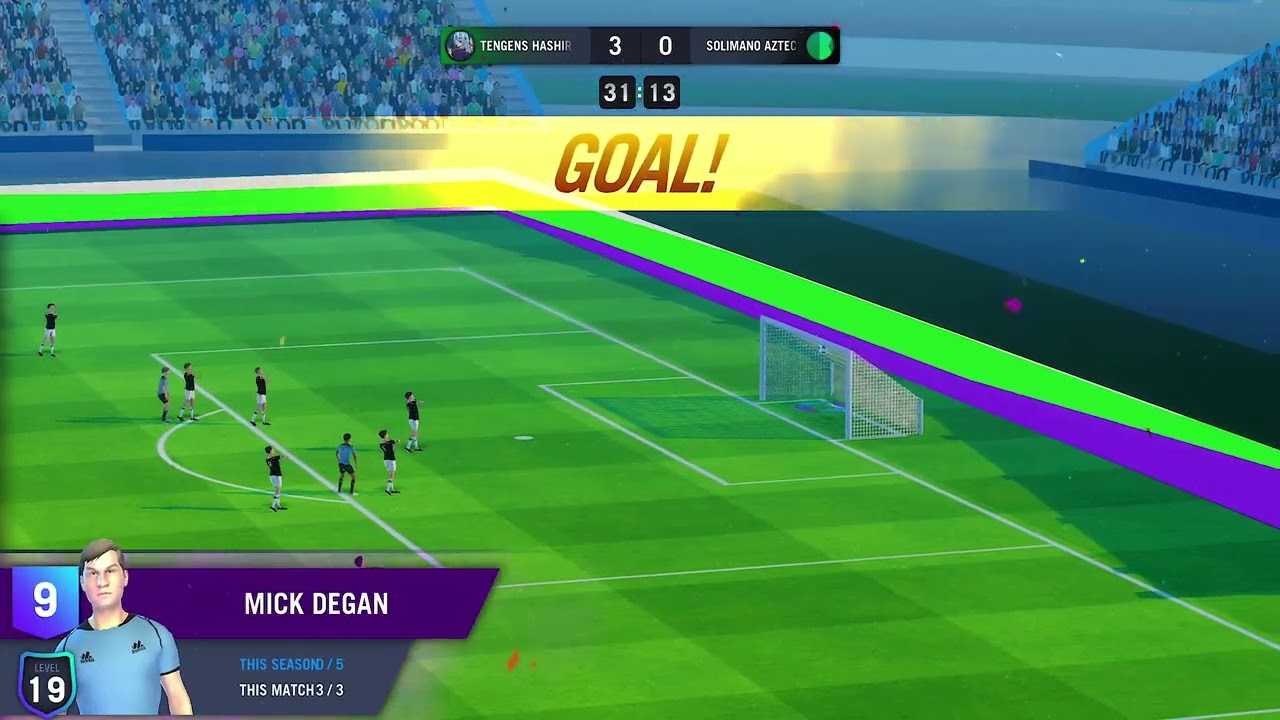Select the Solimano Aztec green team badge

[820, 46]
